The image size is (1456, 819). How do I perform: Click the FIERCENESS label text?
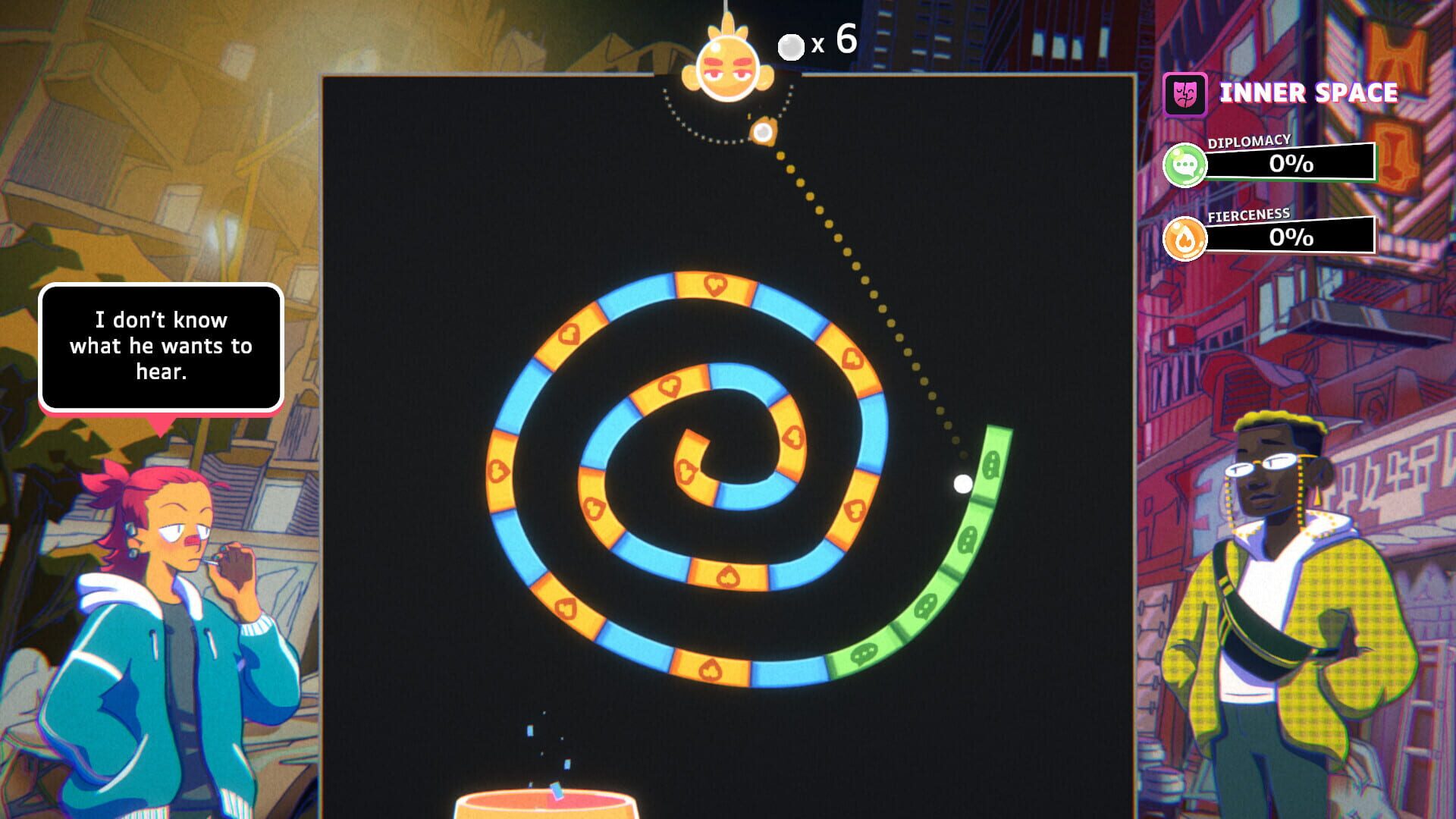point(1250,215)
